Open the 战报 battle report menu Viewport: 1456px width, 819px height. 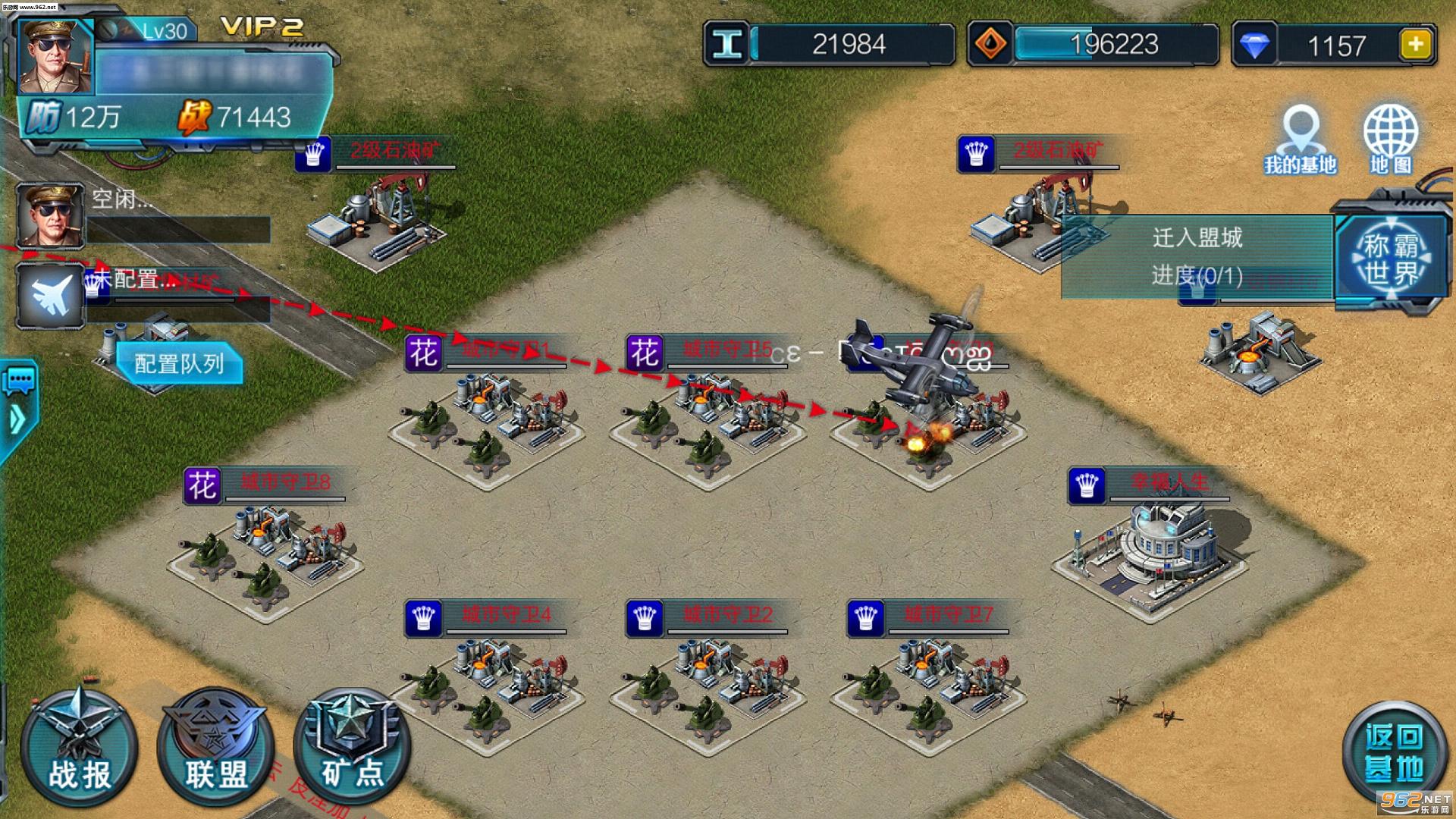point(78,748)
